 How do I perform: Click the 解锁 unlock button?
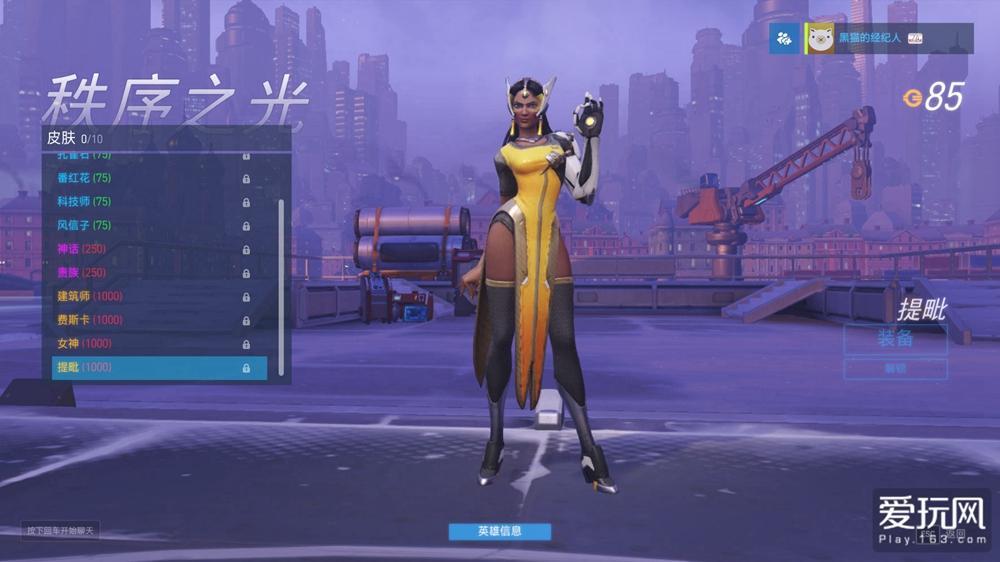click(x=895, y=368)
